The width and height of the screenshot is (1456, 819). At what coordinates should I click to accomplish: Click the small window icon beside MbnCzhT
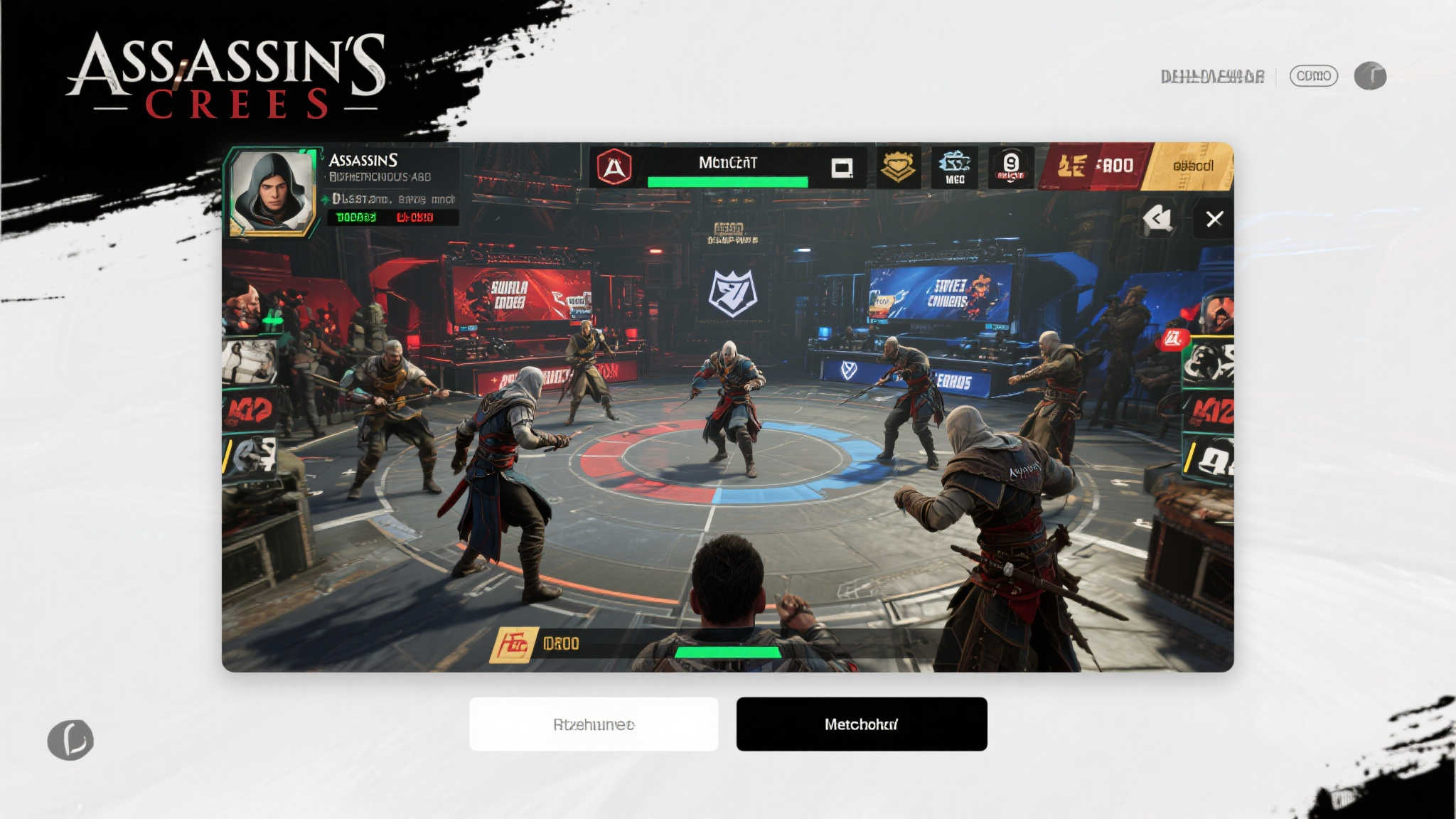[842, 168]
